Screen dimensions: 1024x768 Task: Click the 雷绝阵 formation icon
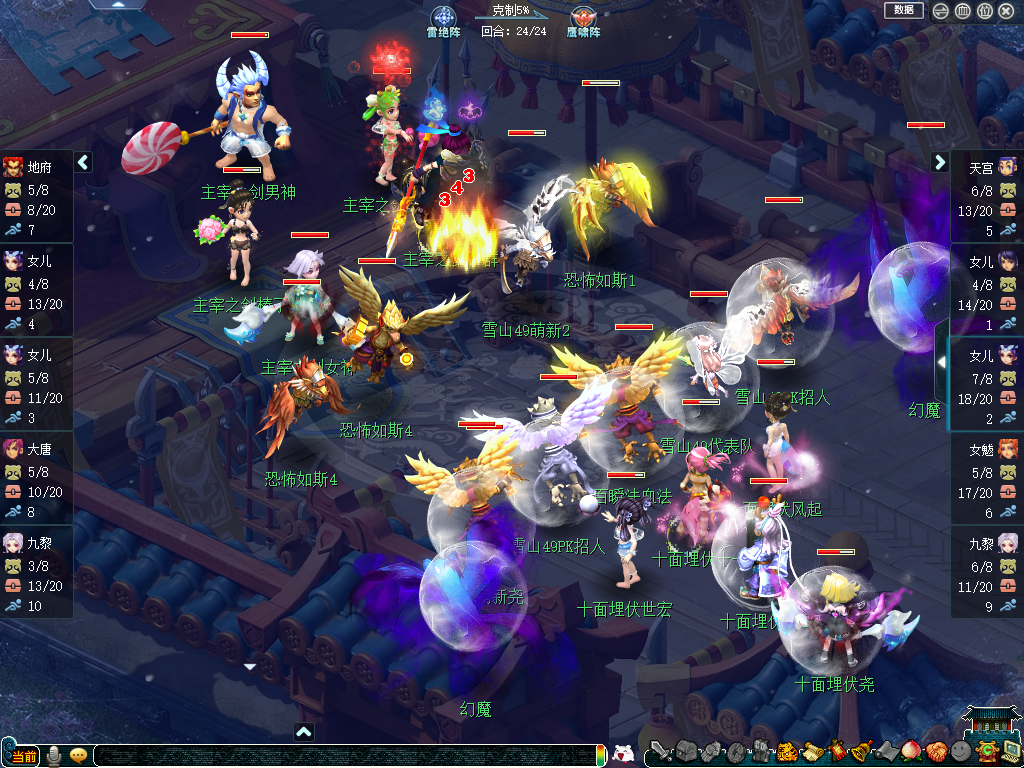443,18
